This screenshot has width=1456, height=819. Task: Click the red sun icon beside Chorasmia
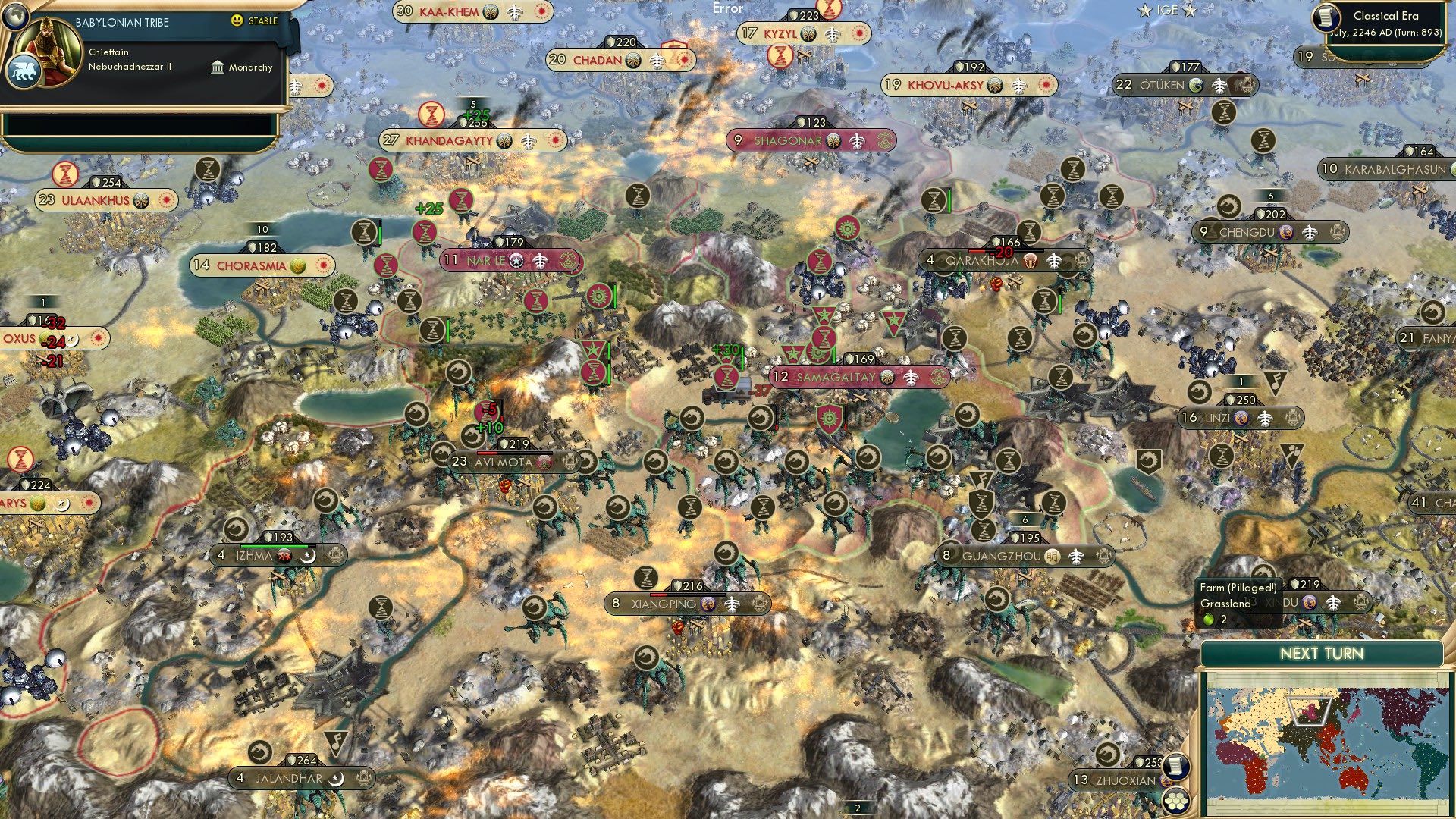point(325,265)
